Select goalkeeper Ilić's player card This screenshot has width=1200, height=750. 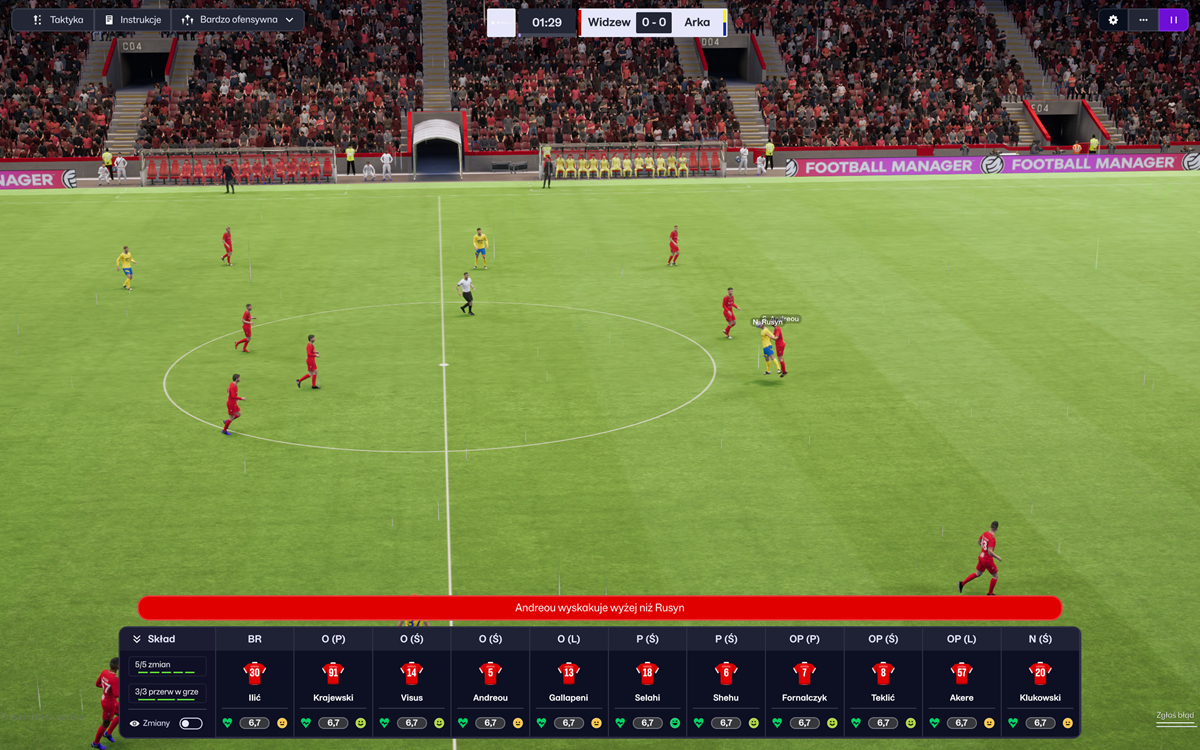point(254,683)
